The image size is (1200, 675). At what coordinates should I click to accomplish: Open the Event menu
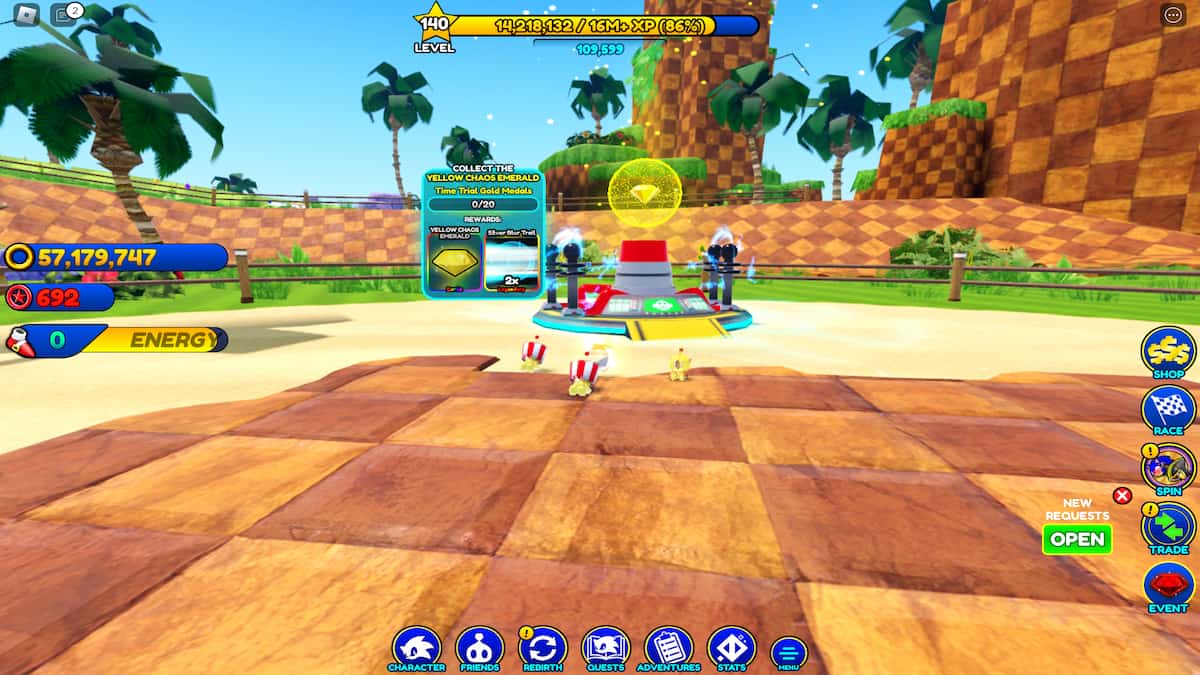1168,585
